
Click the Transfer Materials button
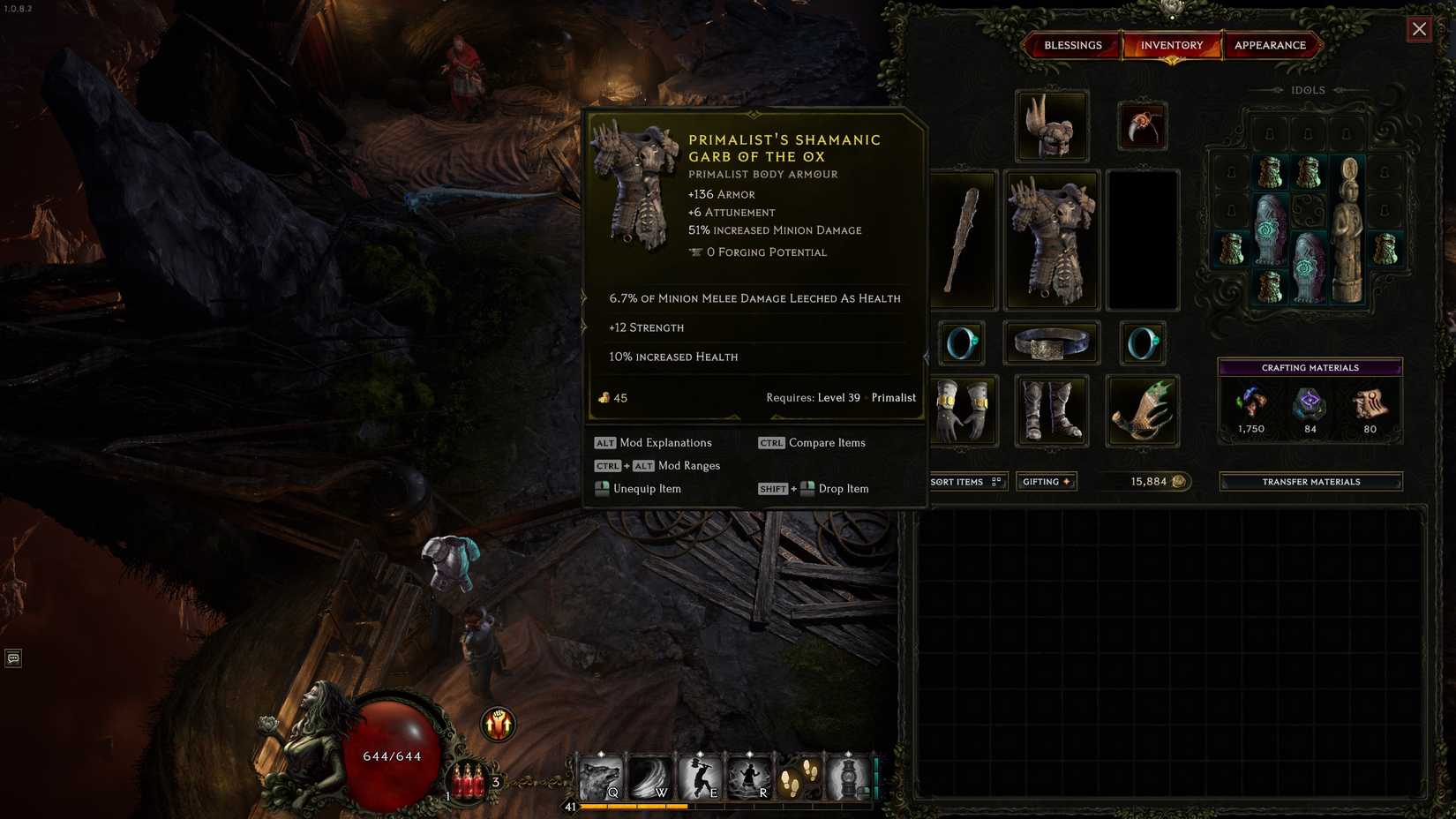point(1310,481)
